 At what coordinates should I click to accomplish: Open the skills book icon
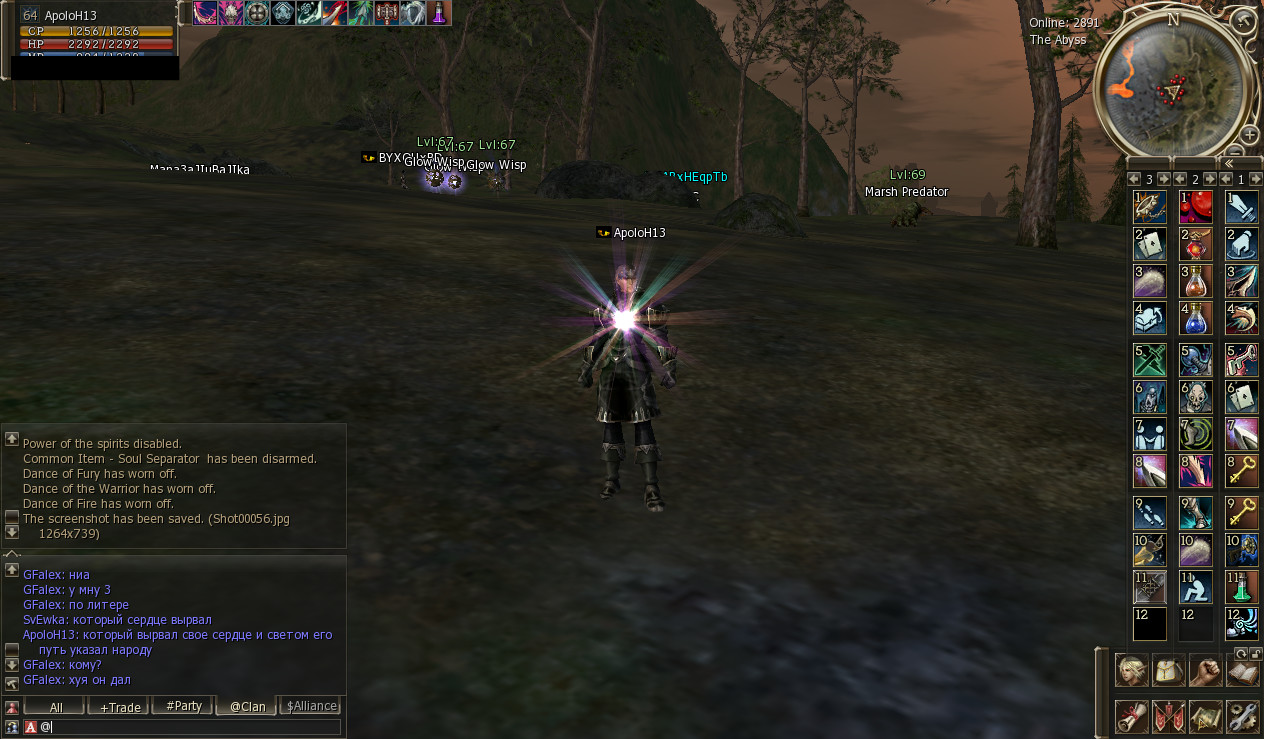(x=1241, y=669)
